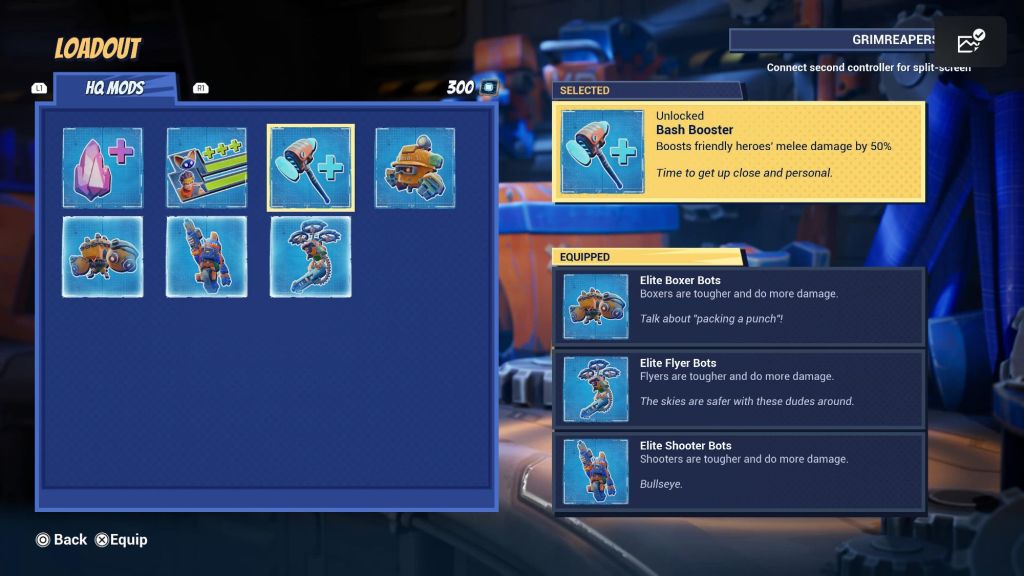The height and width of the screenshot is (576, 1024).
Task: Select the pink crystal plus mod tile
Action: (102, 168)
